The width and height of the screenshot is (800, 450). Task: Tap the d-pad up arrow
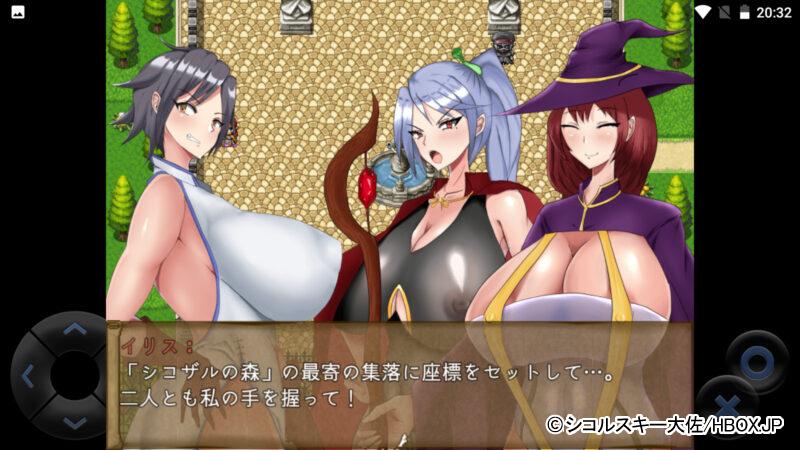75,329
